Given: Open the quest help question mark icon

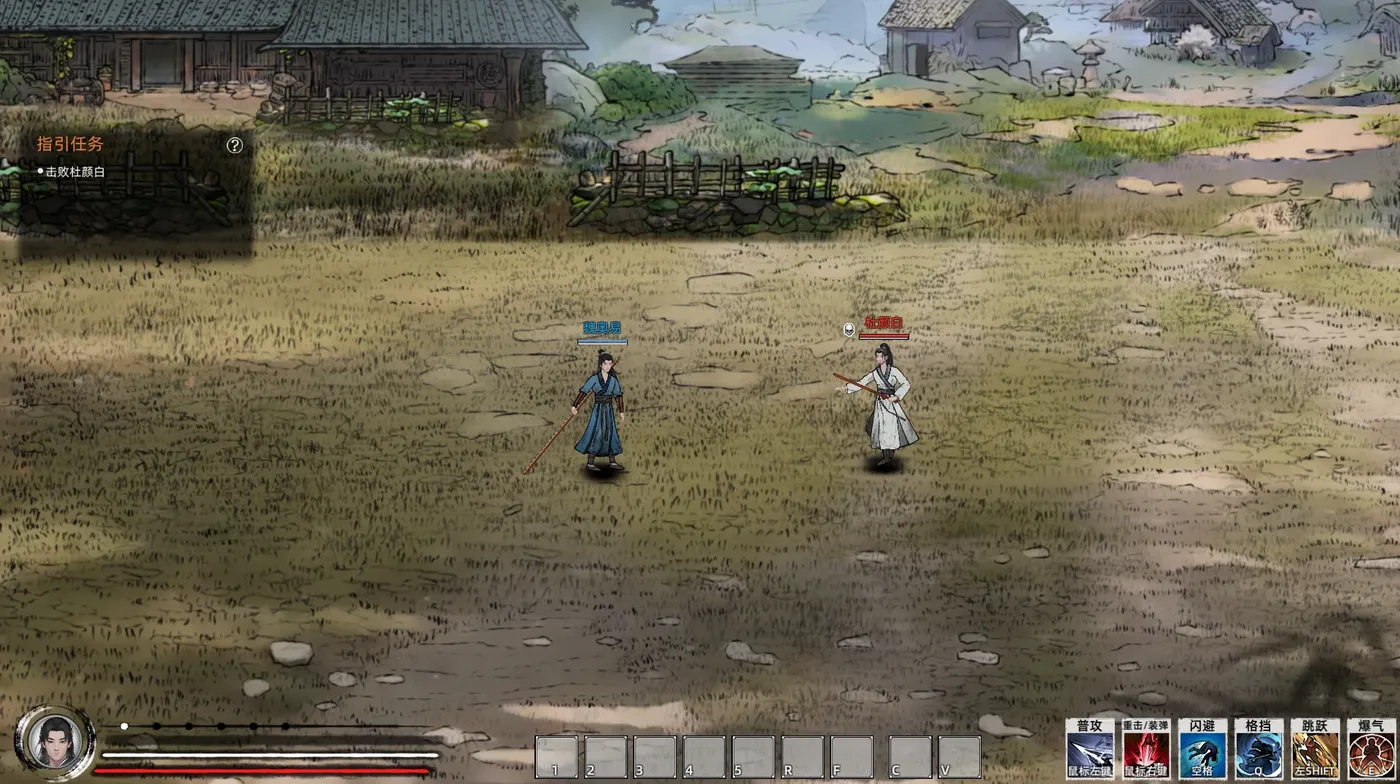Looking at the screenshot, I should tap(236, 145).
